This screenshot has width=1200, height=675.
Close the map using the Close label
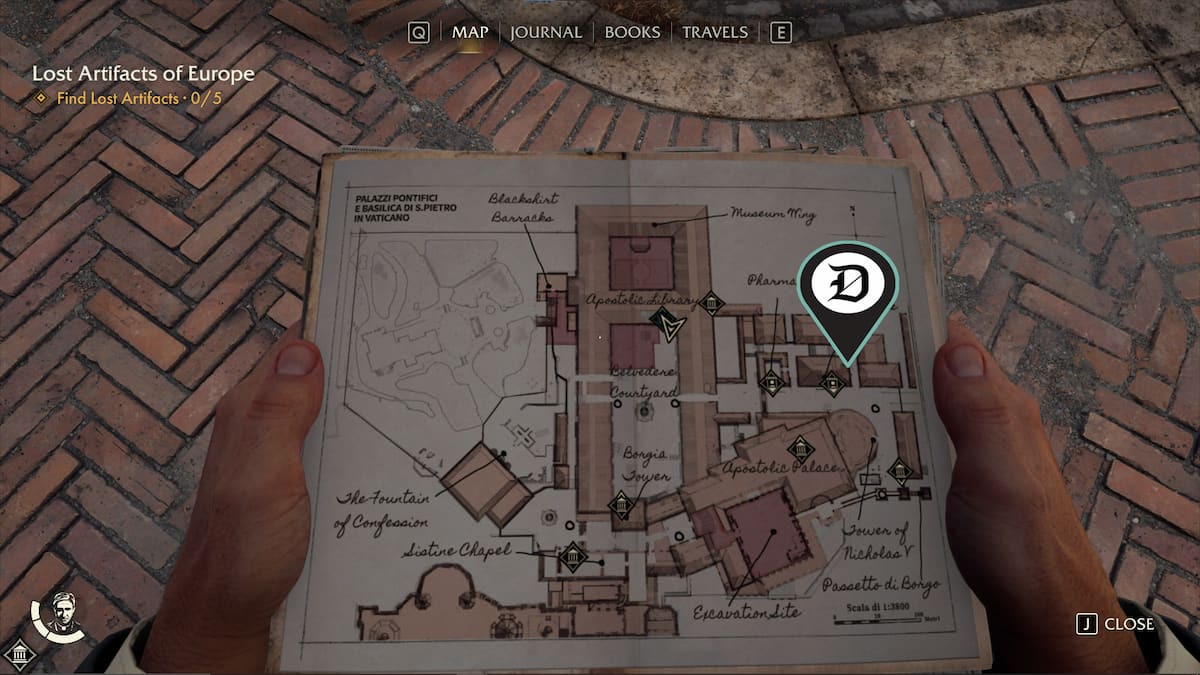click(x=1128, y=624)
